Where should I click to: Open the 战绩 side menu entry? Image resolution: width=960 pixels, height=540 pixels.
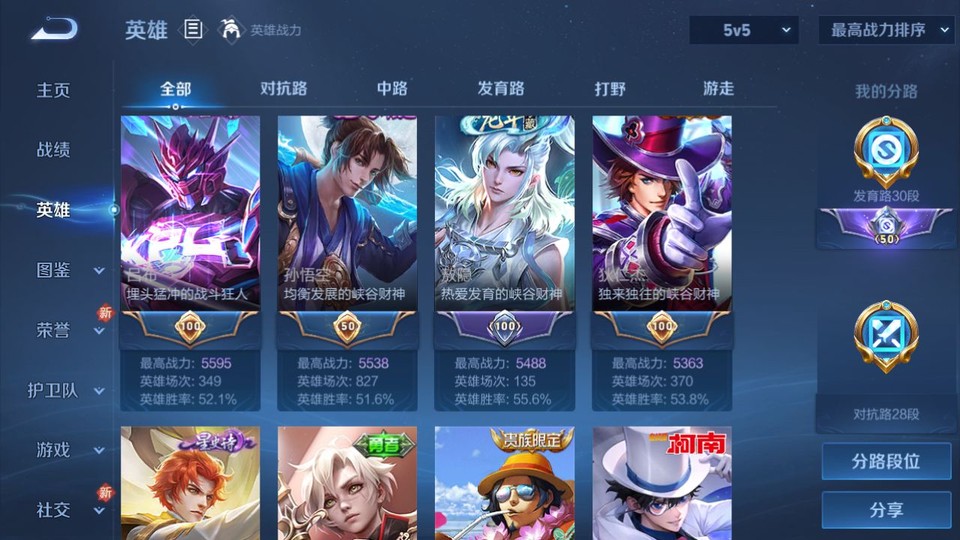pos(54,150)
